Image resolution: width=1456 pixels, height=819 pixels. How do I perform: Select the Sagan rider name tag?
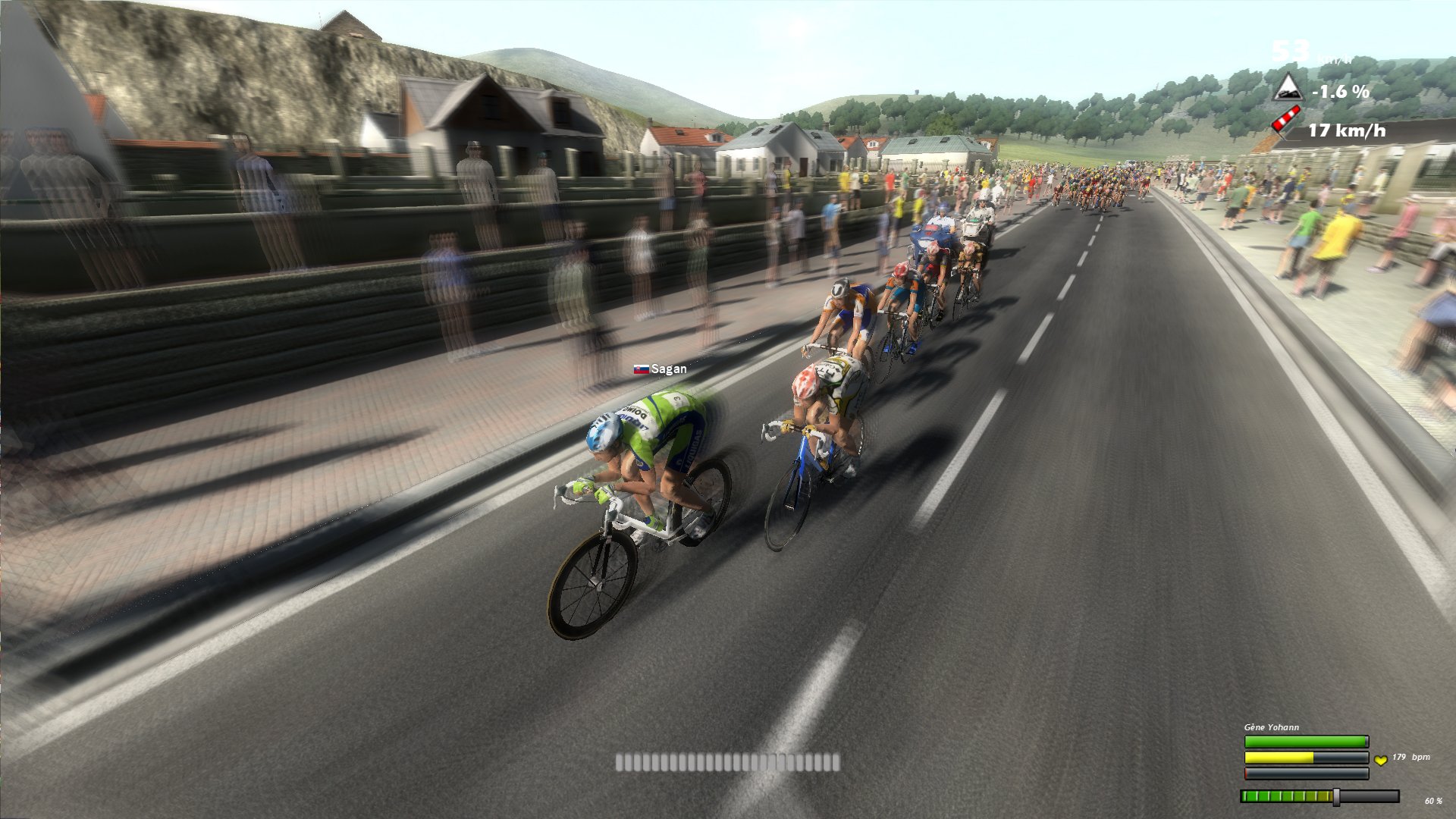pos(661,369)
